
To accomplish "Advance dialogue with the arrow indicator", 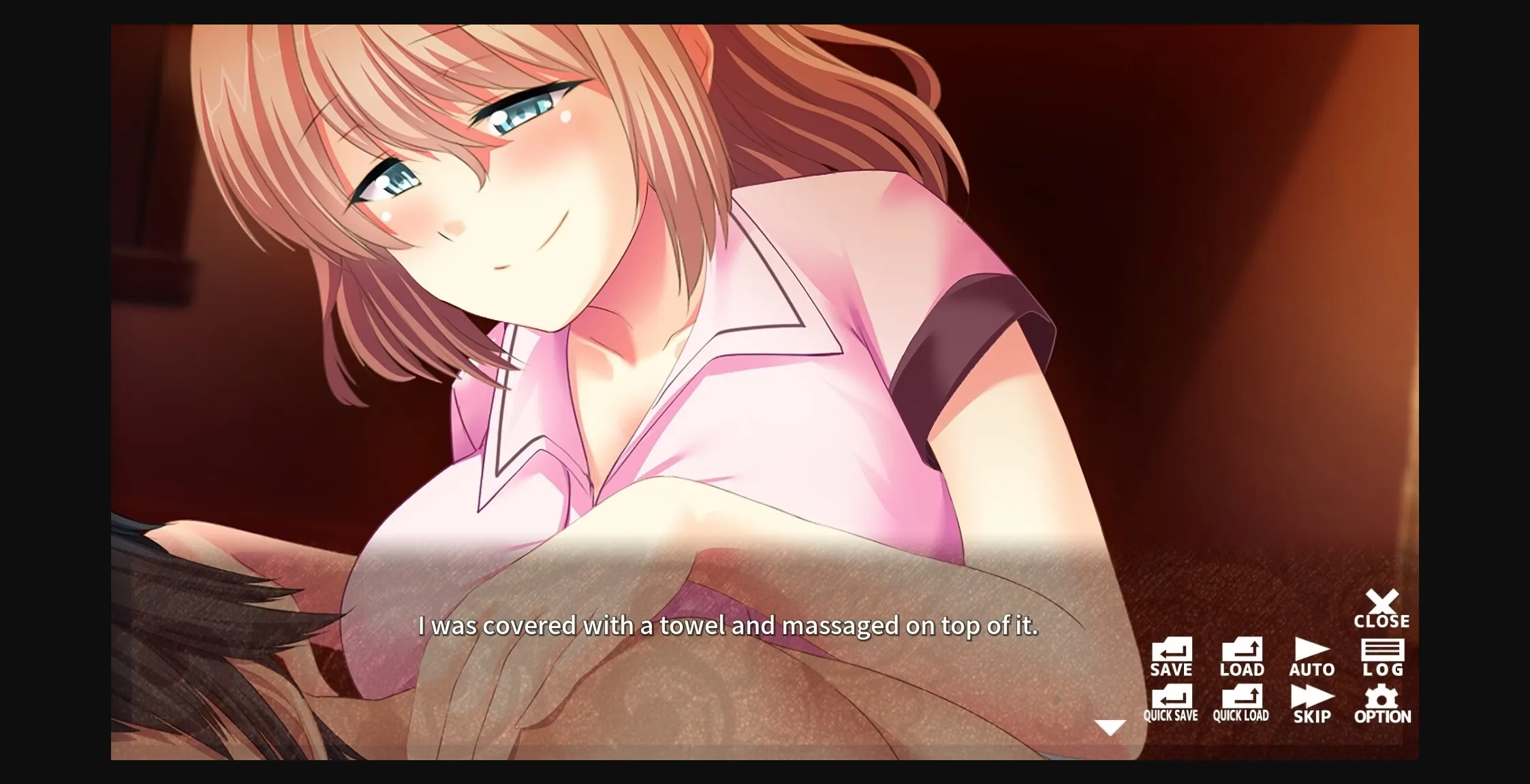I will [x=1111, y=727].
